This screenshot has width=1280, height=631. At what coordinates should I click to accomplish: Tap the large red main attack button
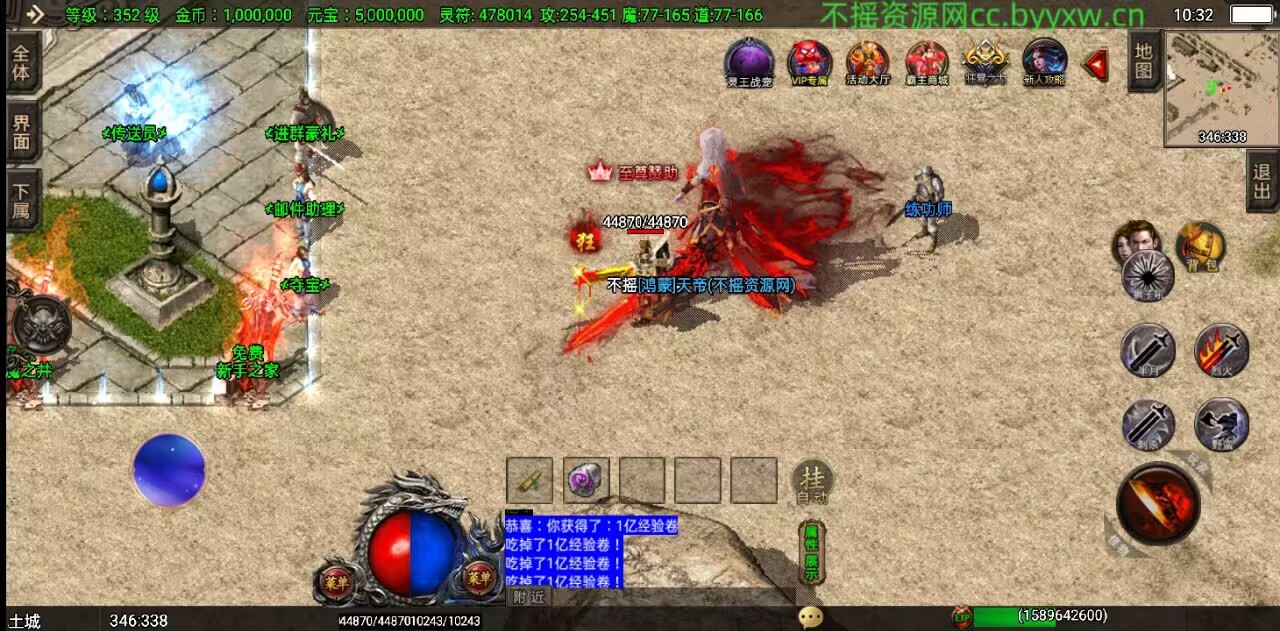pyautogui.click(x=1158, y=503)
